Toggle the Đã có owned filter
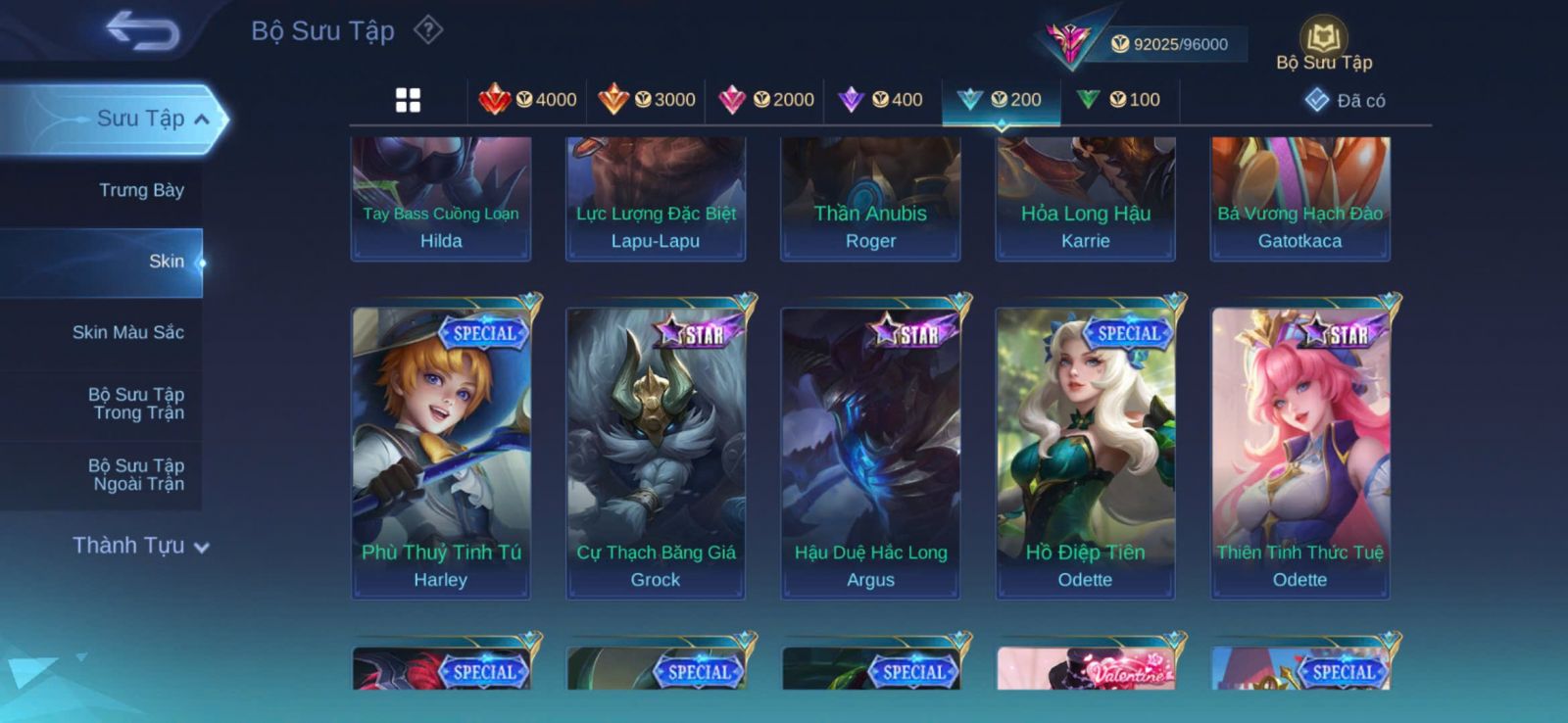1568x723 pixels. point(1346,100)
